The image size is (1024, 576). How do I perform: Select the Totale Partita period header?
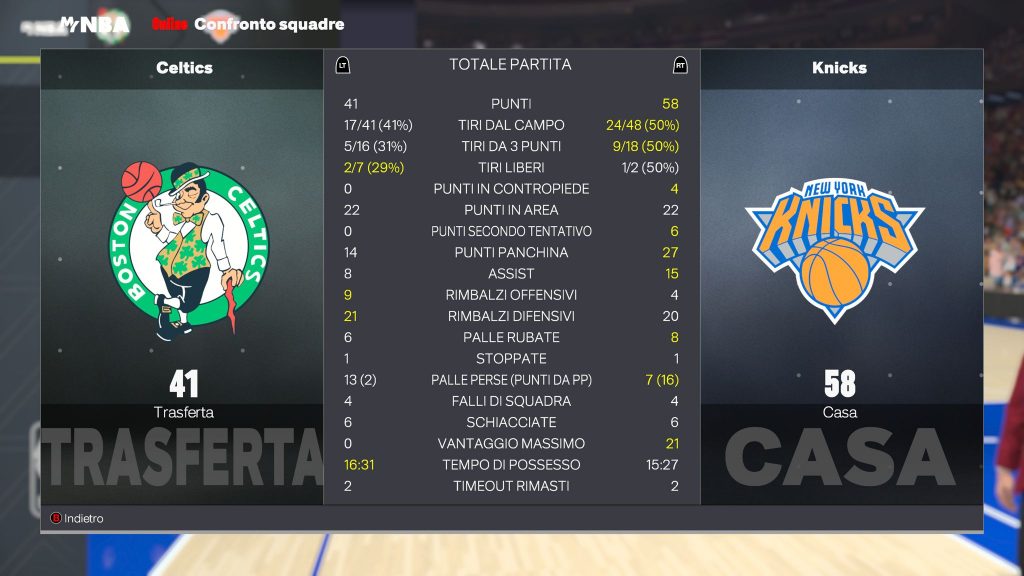click(510, 65)
